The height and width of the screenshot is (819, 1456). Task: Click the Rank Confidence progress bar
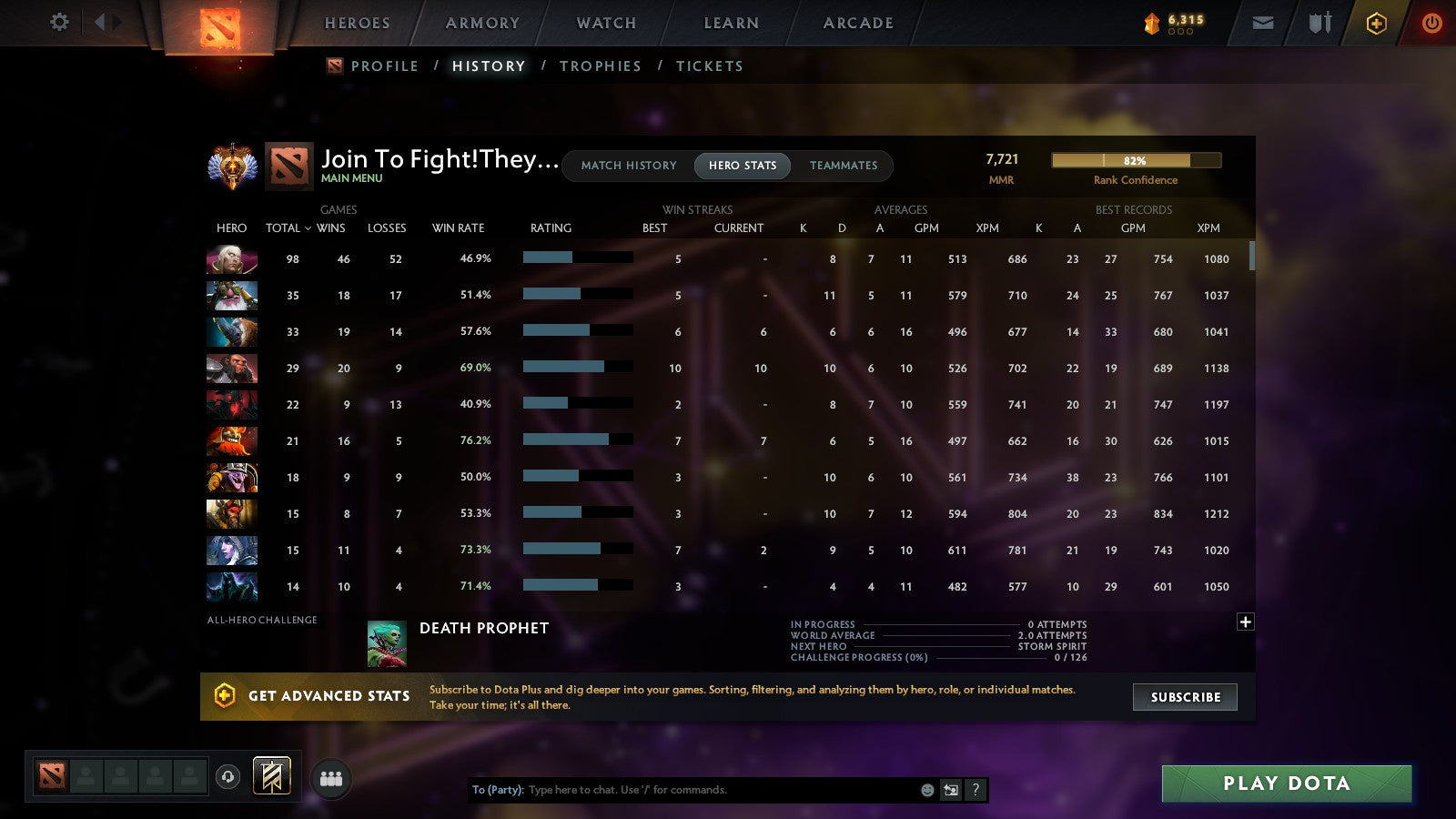point(1137,159)
